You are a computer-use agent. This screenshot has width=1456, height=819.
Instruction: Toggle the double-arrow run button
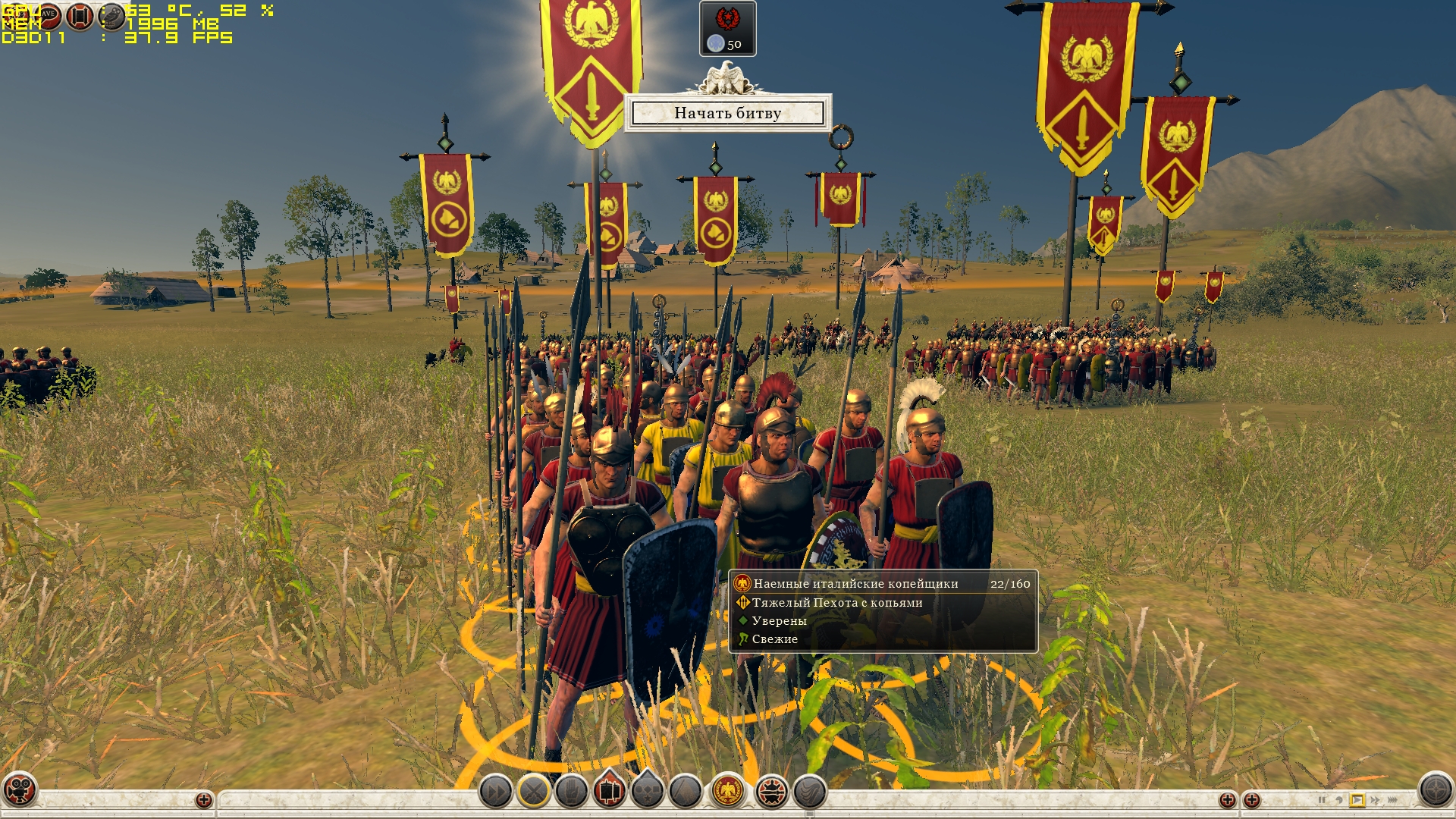495,792
